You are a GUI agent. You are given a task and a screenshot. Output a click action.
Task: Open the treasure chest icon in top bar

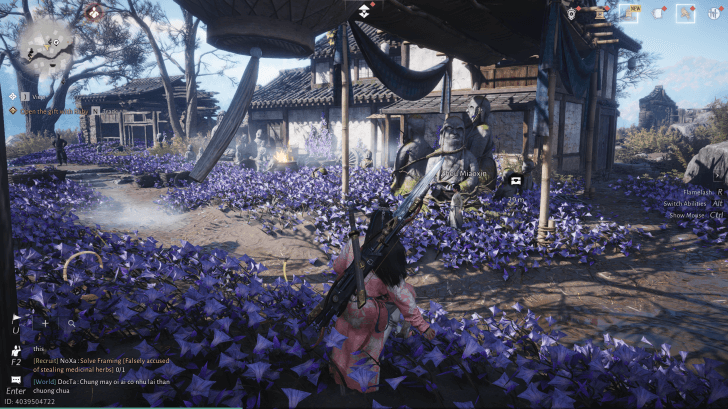click(x=598, y=13)
